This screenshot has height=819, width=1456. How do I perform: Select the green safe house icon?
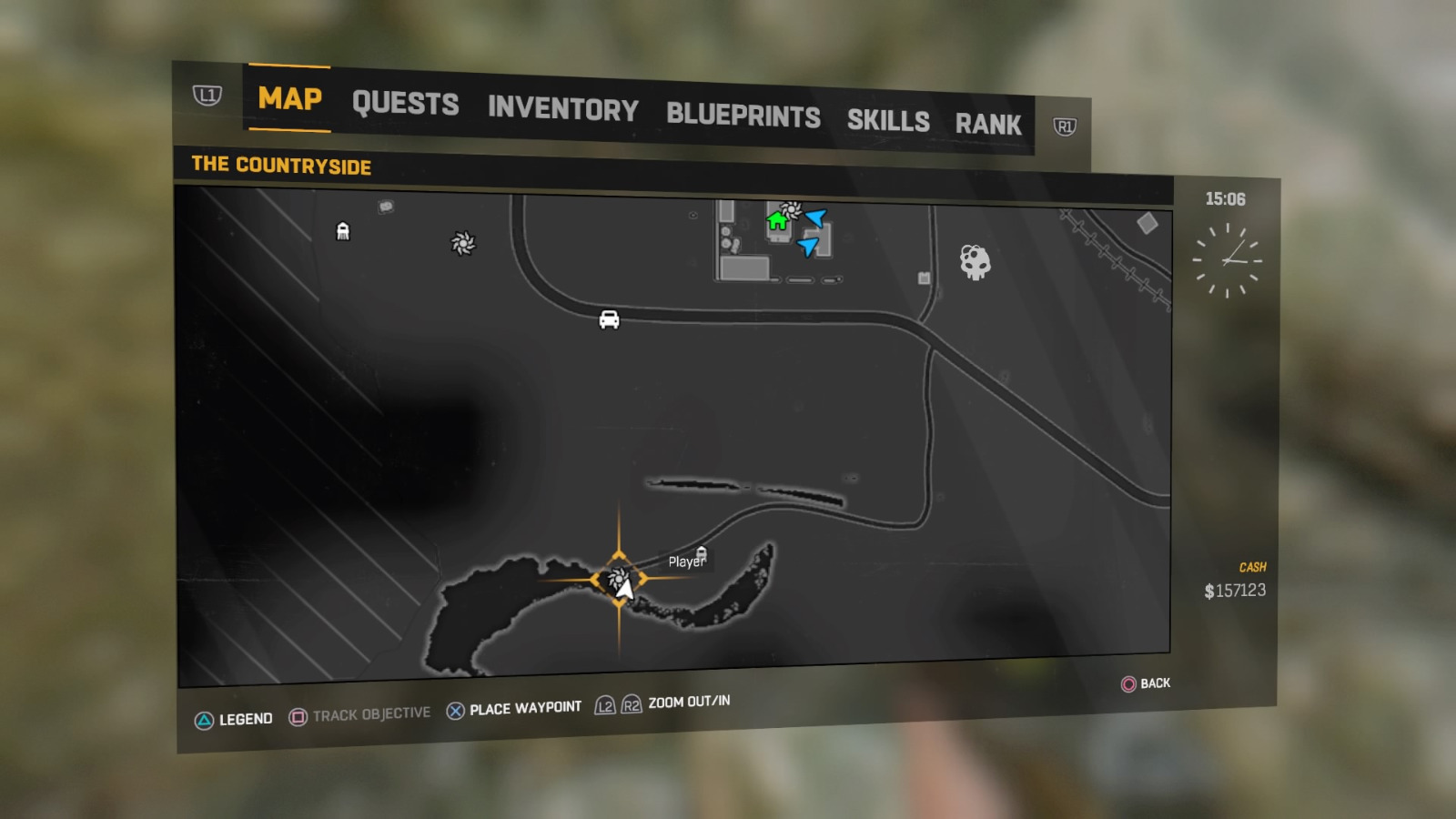pos(778,220)
